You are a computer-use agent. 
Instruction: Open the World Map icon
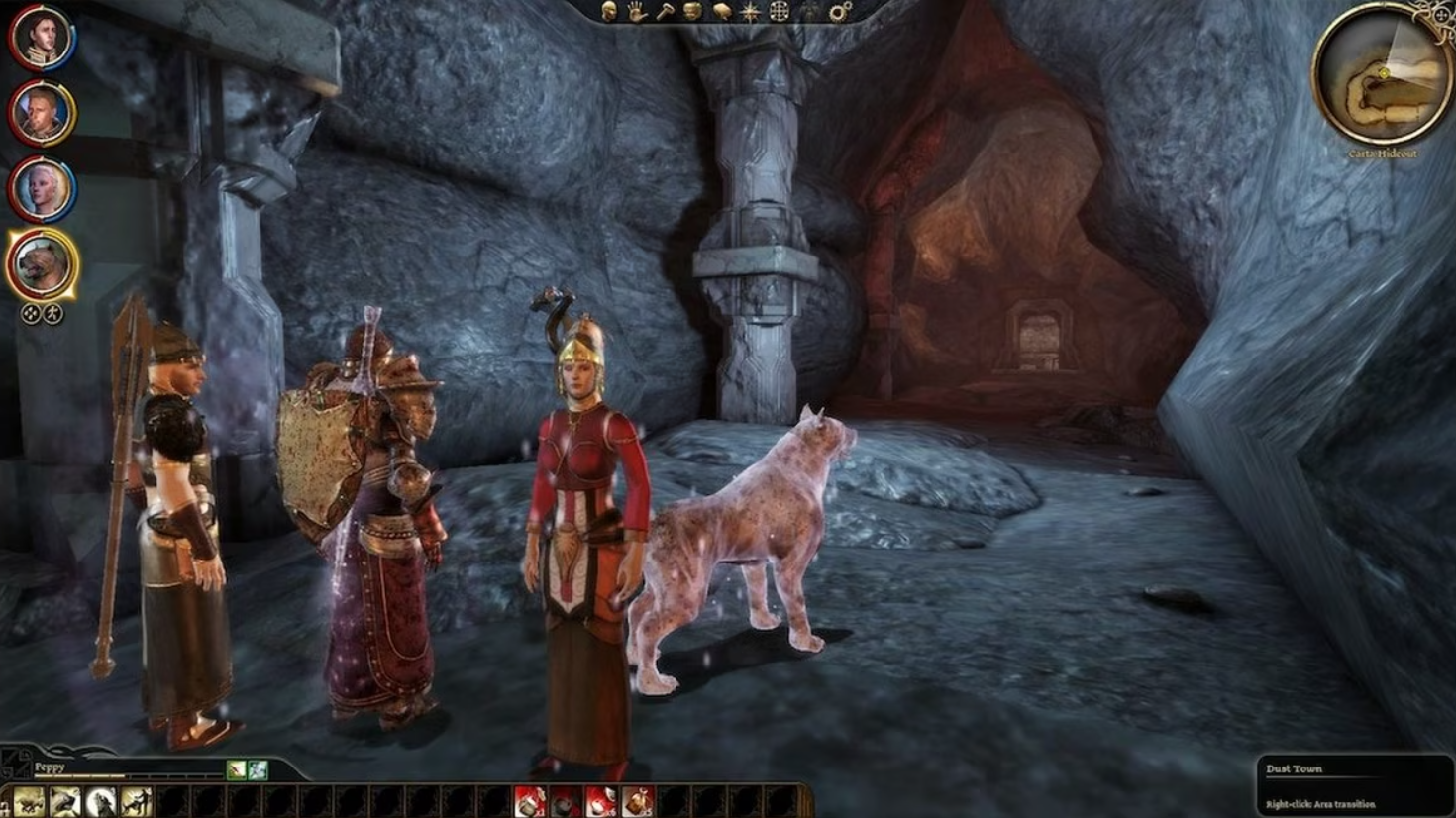pyautogui.click(x=721, y=12)
